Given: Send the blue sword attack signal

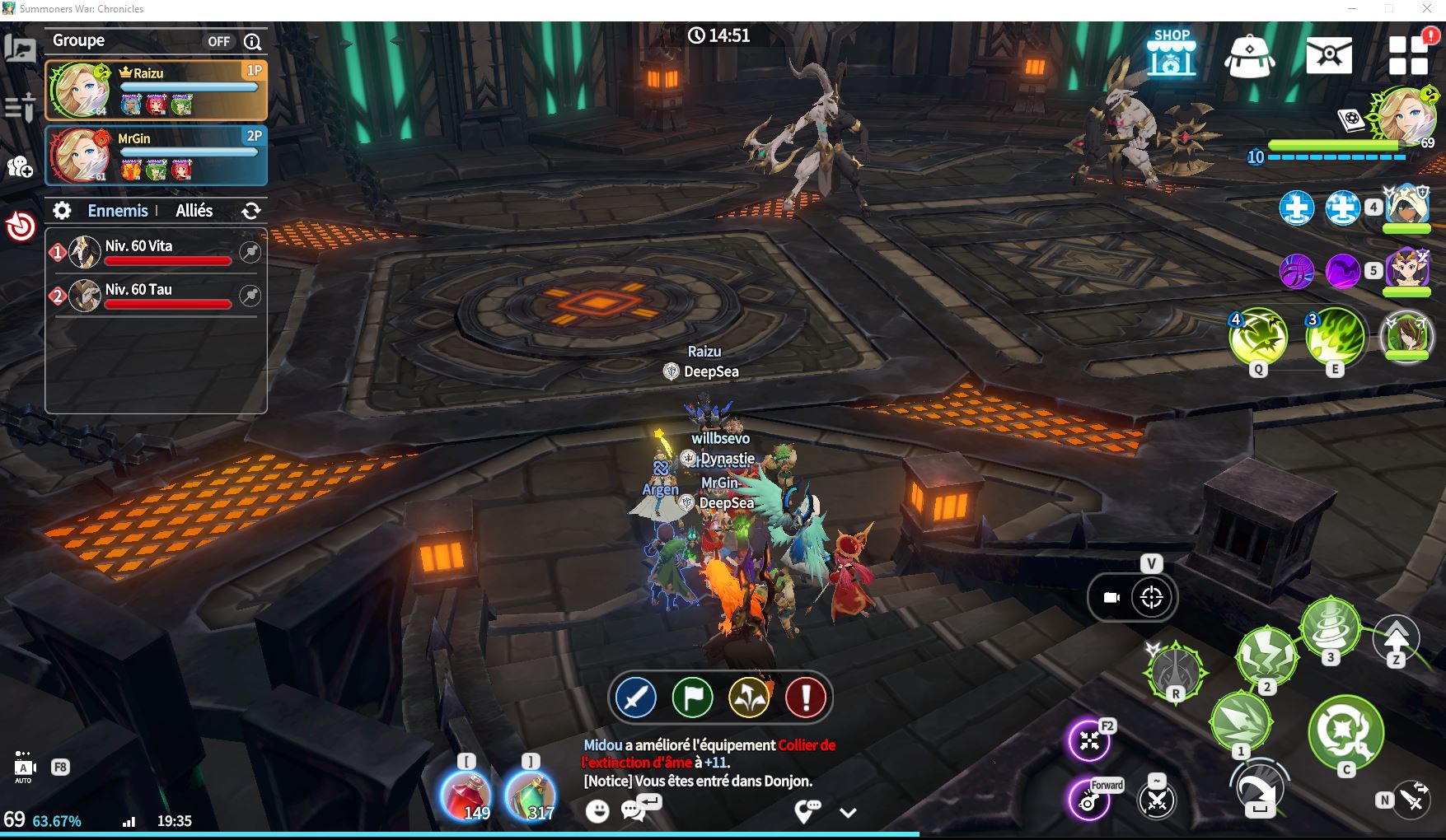Looking at the screenshot, I should click(x=635, y=698).
